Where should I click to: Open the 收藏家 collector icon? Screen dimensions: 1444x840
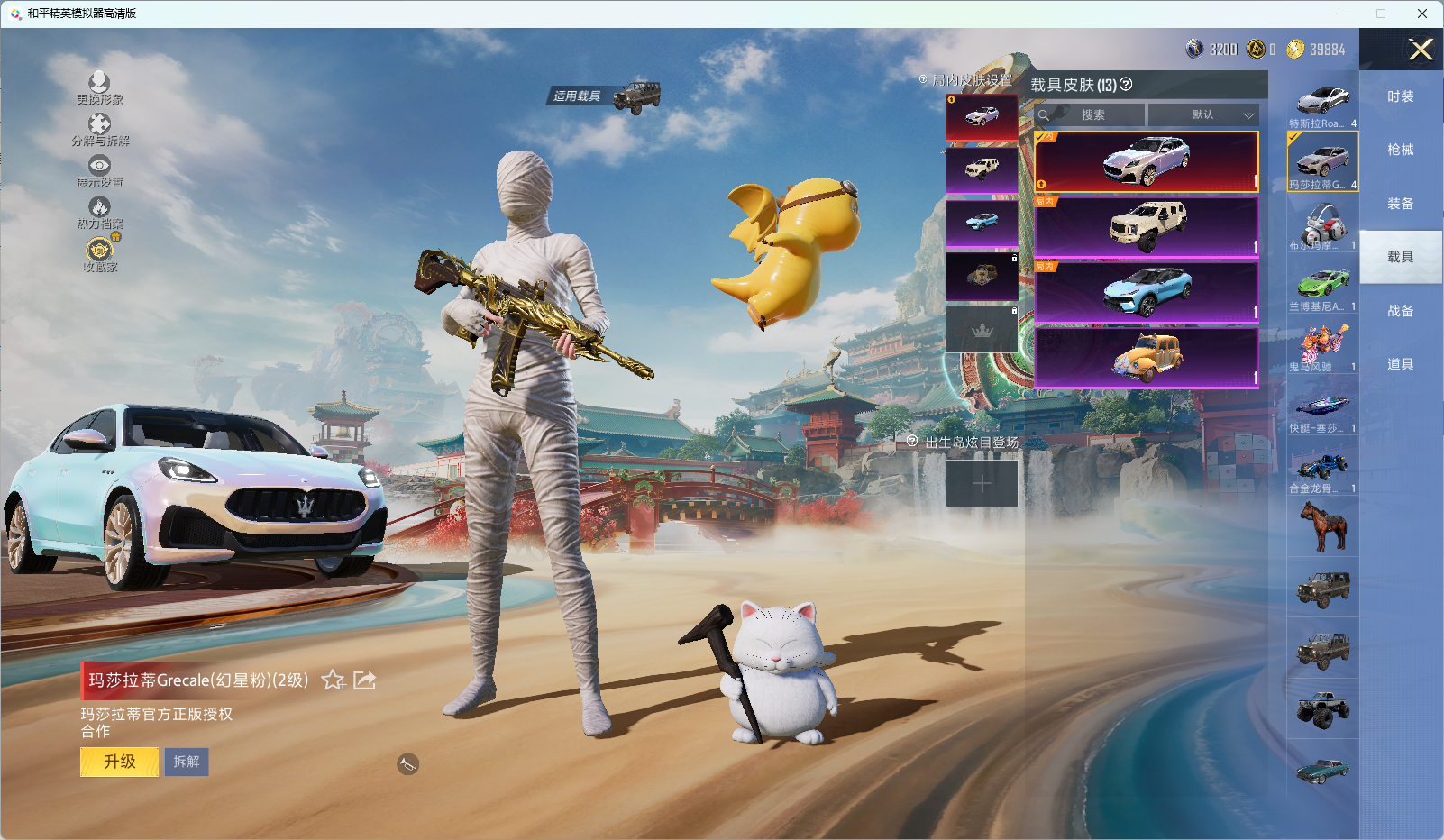pyautogui.click(x=99, y=254)
